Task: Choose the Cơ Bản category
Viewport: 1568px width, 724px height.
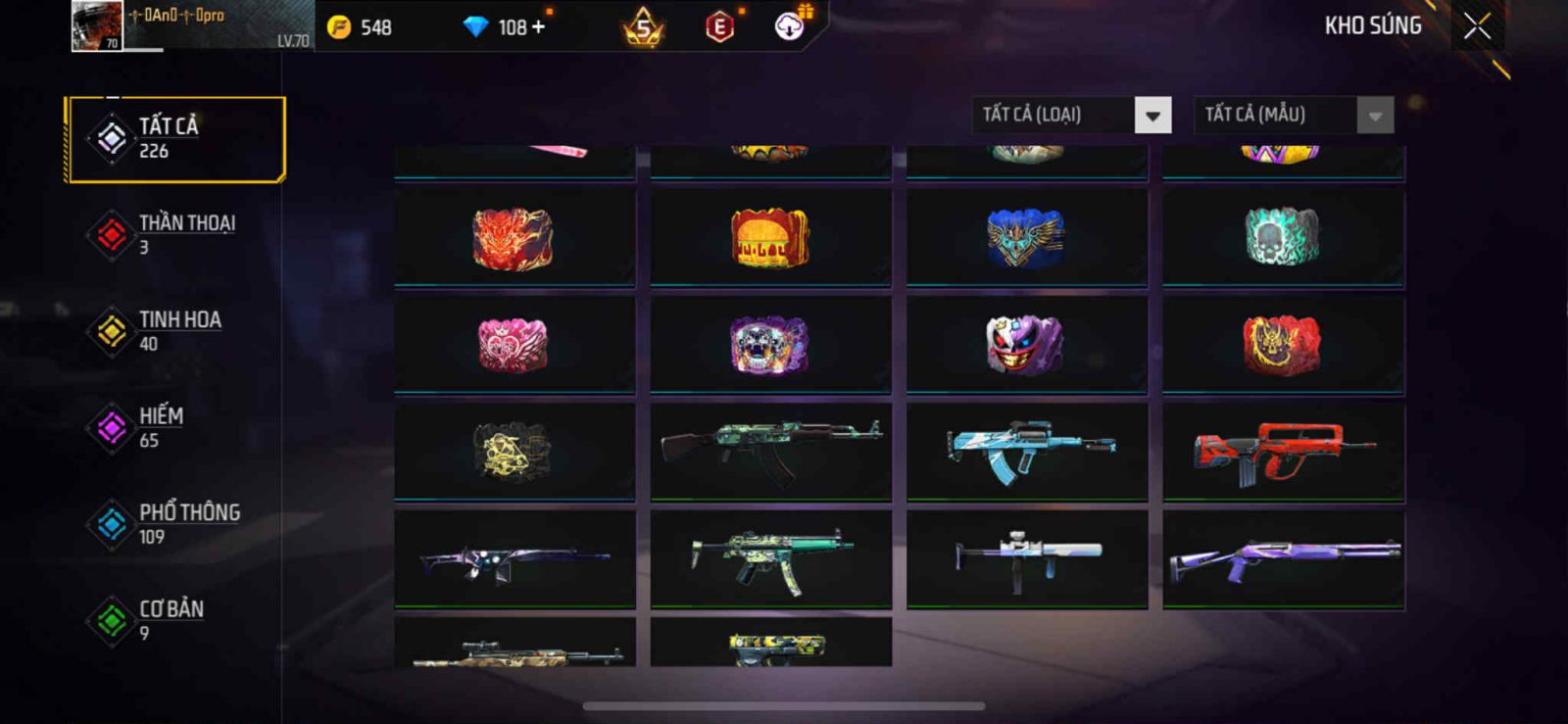Action: (x=176, y=620)
